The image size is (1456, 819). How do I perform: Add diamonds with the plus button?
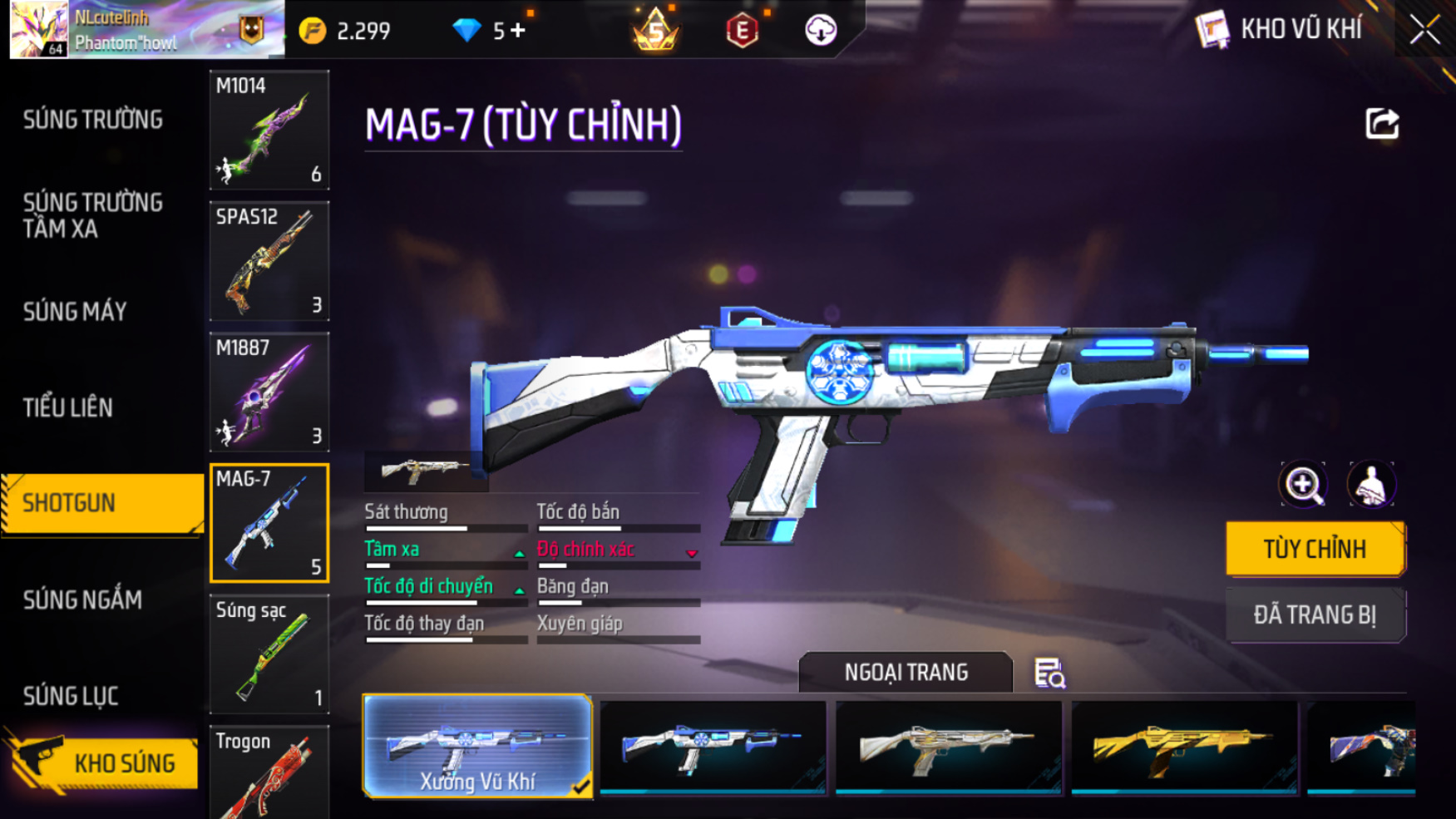point(518,31)
